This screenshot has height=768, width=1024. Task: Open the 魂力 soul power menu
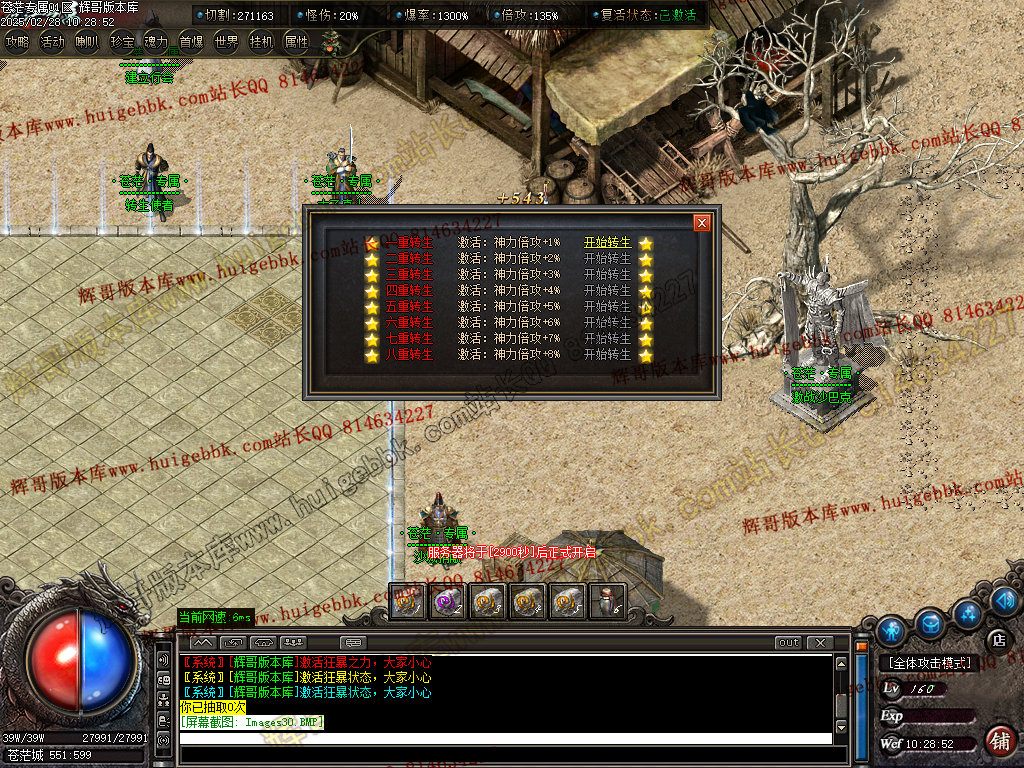tap(156, 42)
